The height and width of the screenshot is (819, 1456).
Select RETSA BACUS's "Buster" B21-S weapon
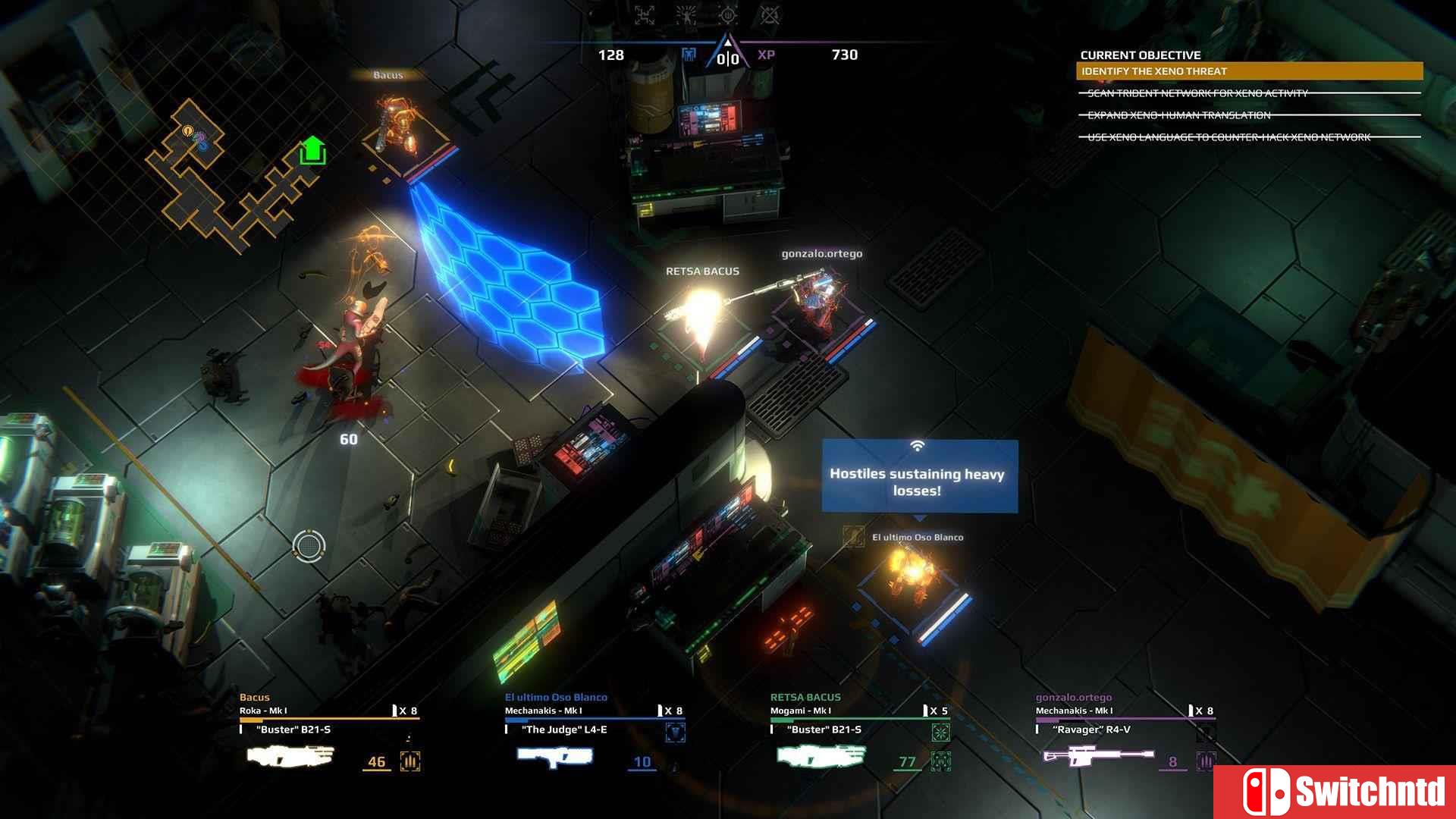tap(821, 756)
